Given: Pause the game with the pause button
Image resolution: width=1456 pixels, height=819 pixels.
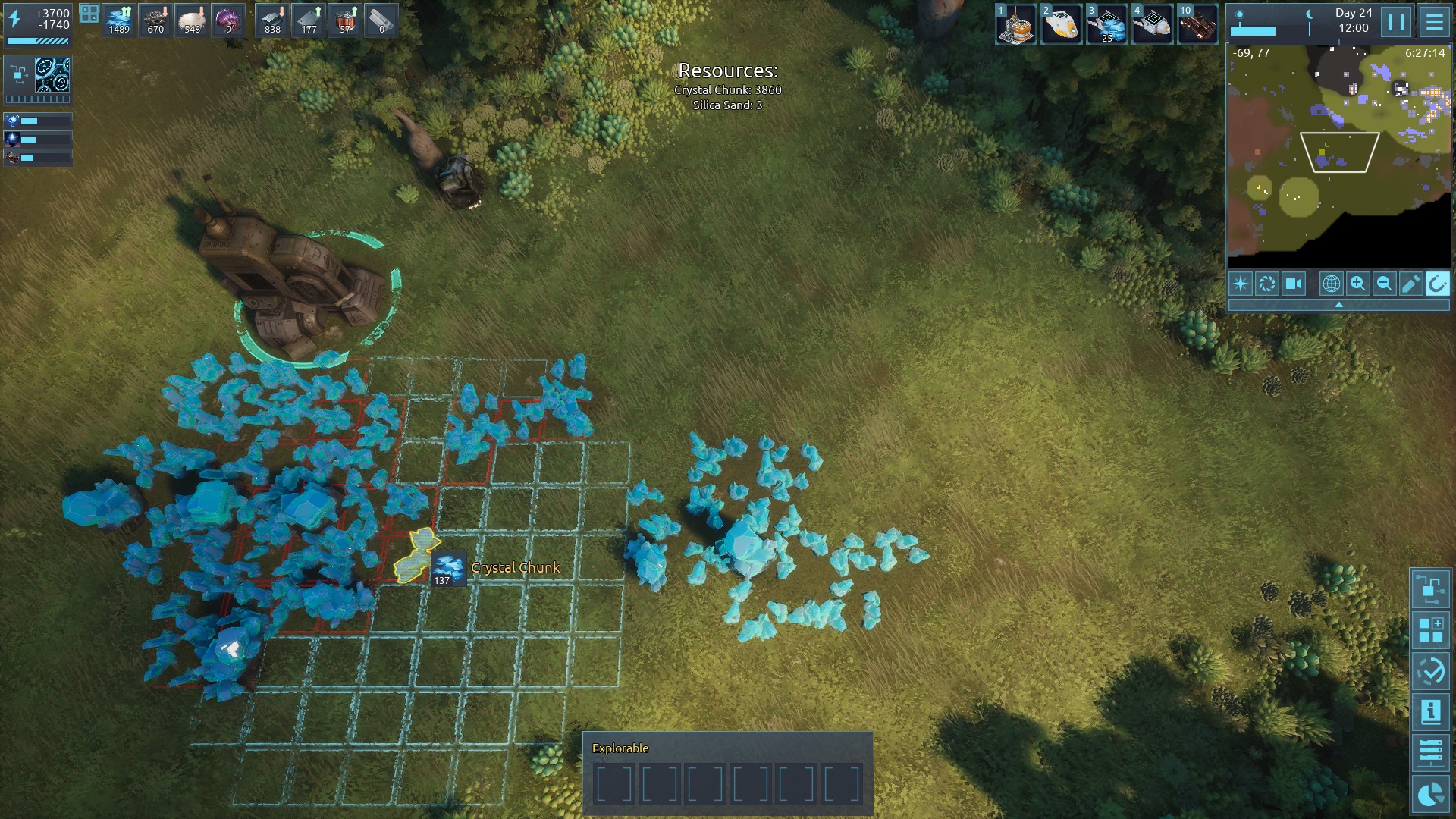Looking at the screenshot, I should pos(1396,22).
